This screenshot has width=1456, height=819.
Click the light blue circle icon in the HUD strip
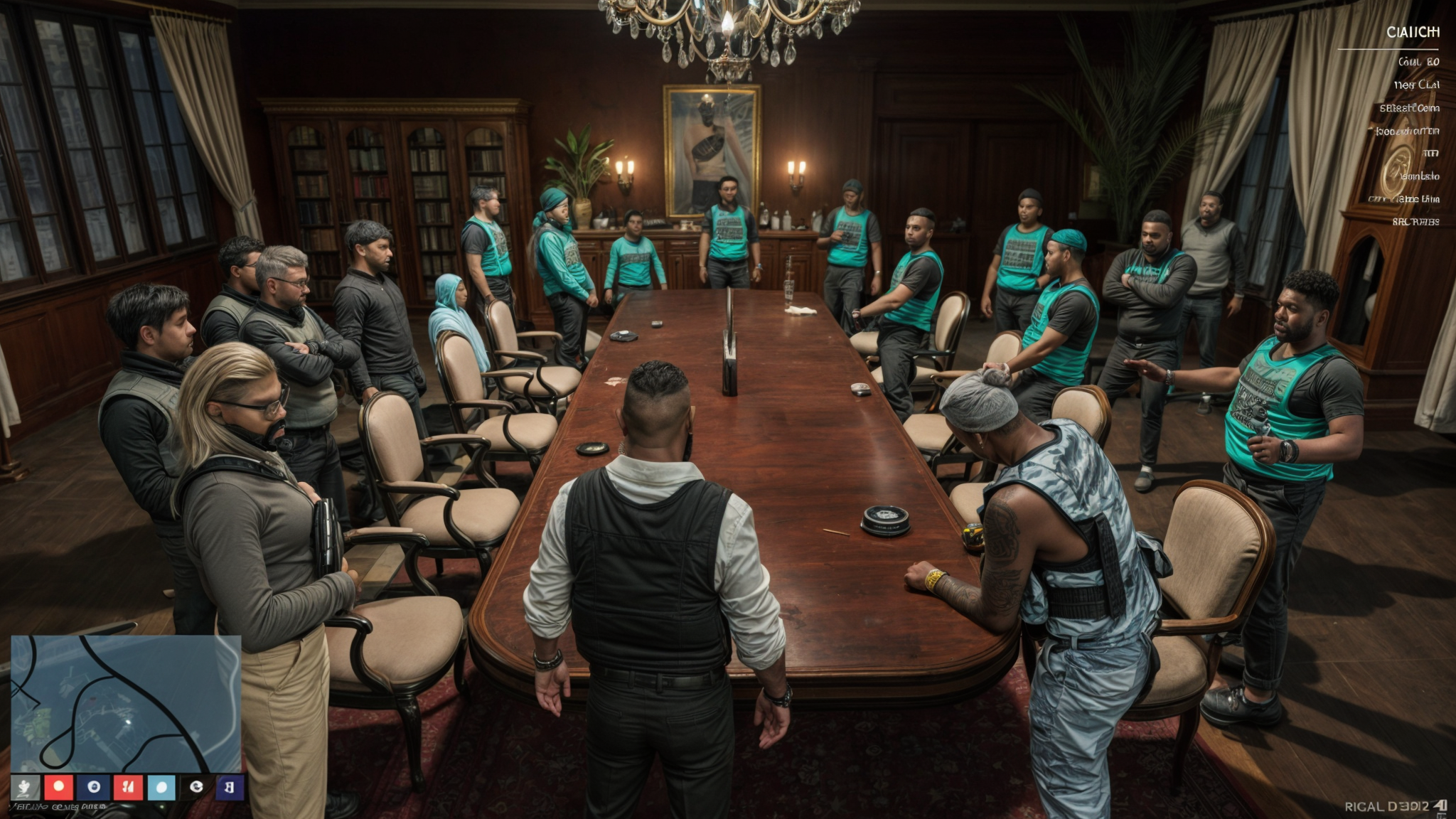click(161, 787)
